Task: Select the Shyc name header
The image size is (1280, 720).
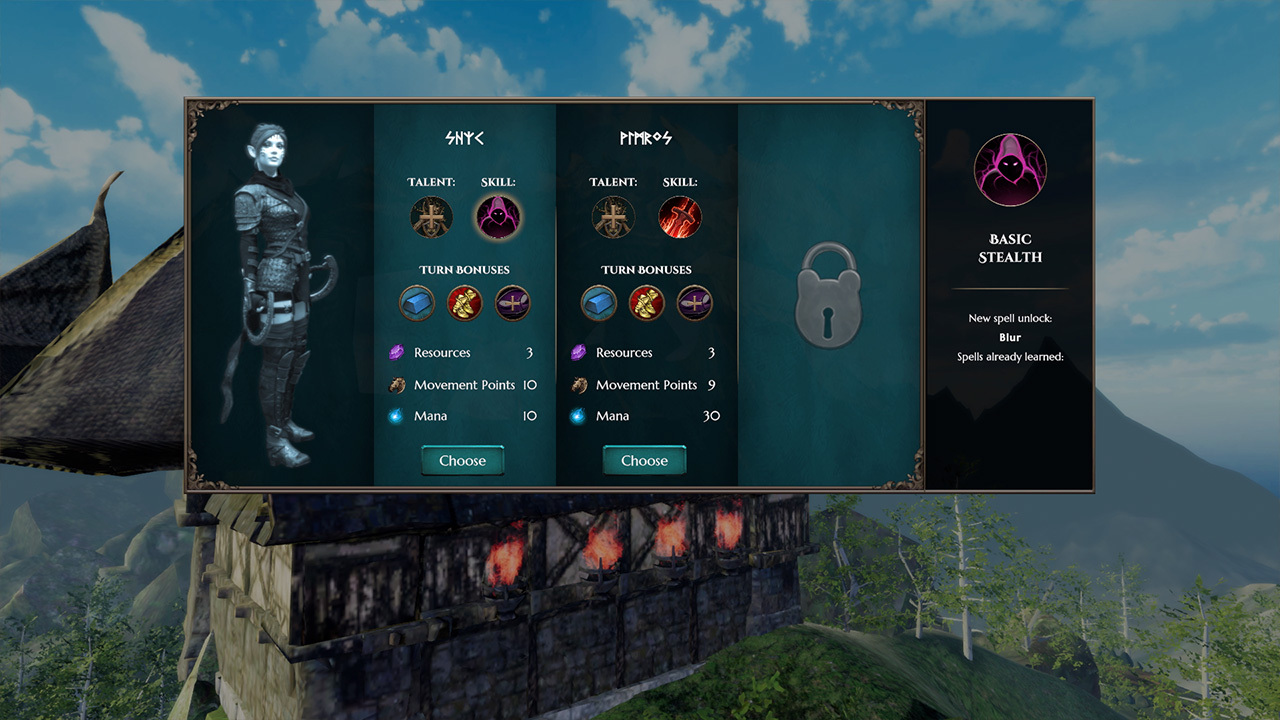Action: click(x=462, y=137)
